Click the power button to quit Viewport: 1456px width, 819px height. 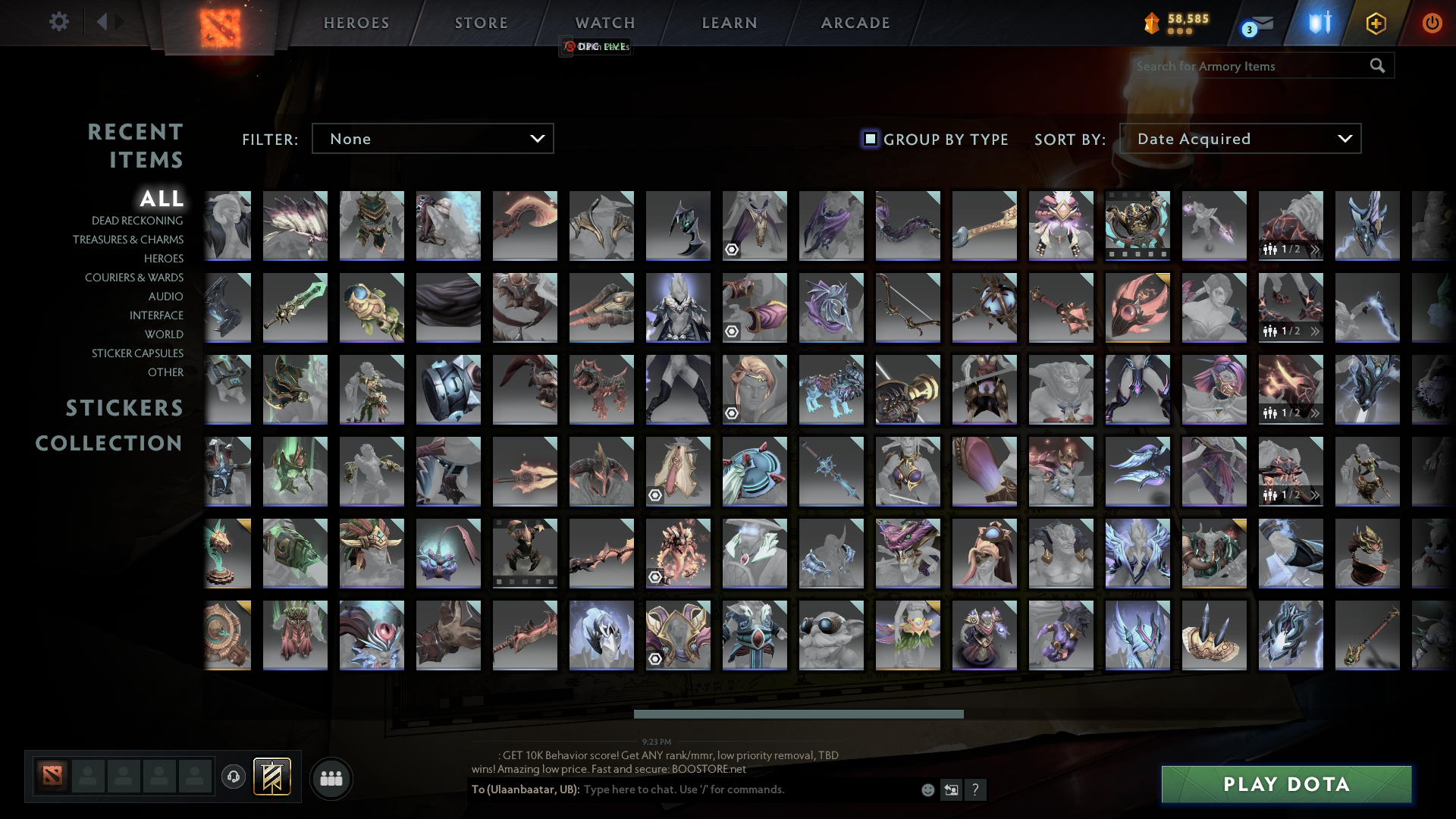pyautogui.click(x=1432, y=24)
